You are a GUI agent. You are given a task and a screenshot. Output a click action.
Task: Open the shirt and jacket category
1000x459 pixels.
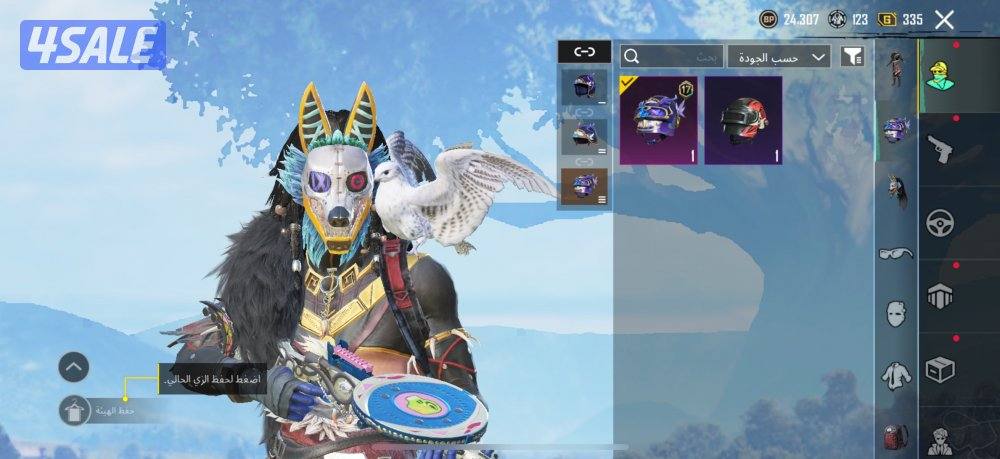click(896, 375)
